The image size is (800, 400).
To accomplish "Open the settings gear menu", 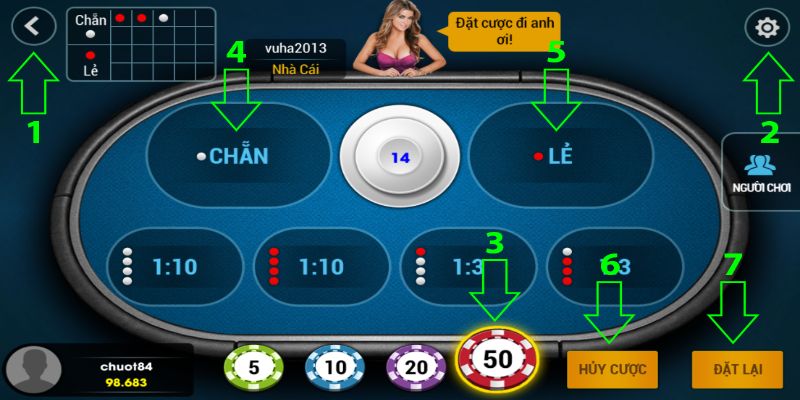I will pos(767,28).
